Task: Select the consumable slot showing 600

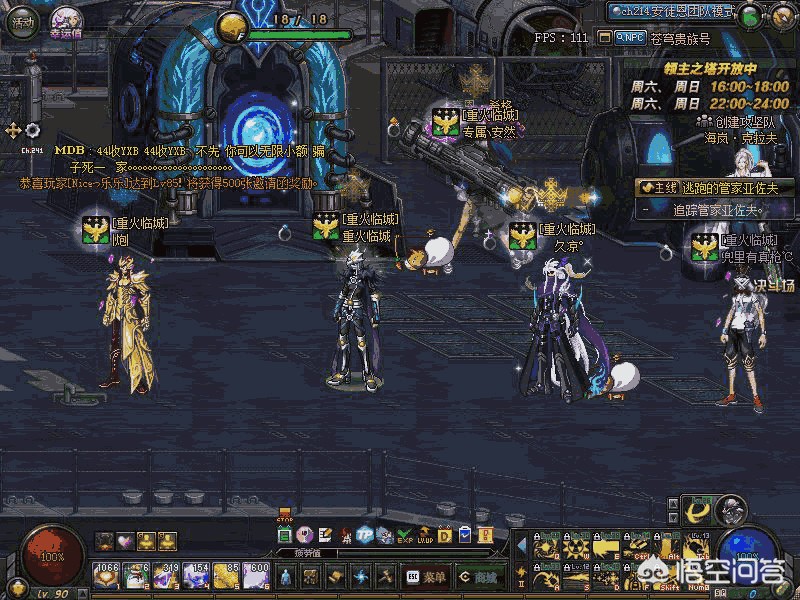Action: pos(255,575)
